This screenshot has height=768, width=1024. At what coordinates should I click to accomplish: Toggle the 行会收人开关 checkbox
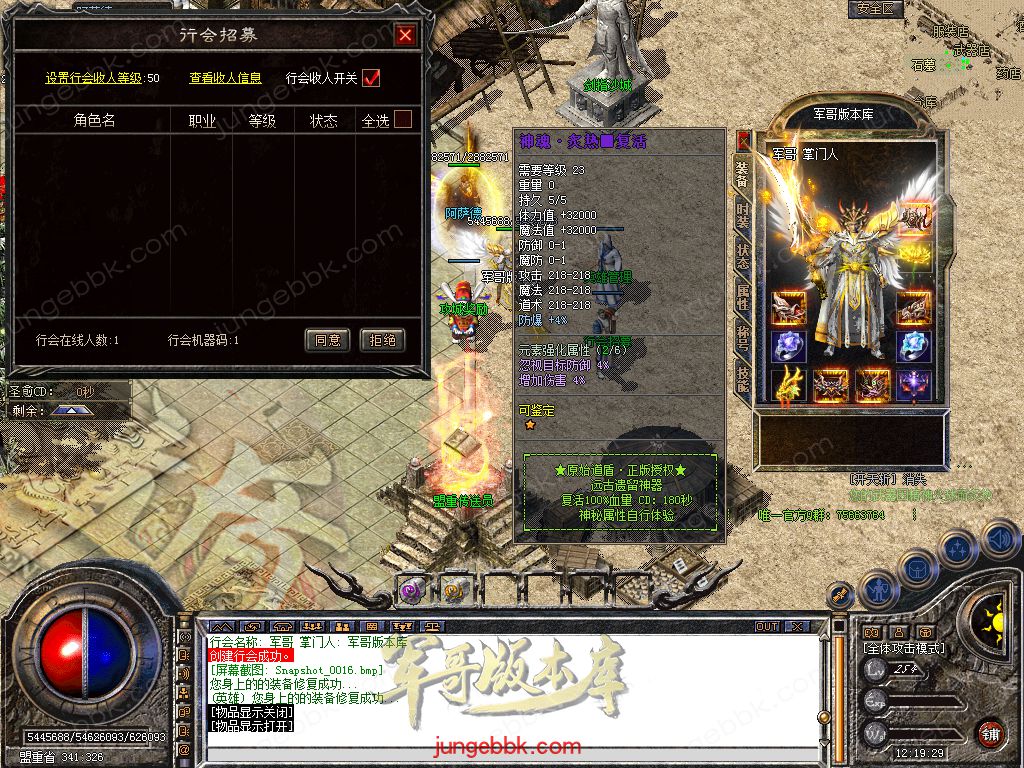(x=371, y=78)
